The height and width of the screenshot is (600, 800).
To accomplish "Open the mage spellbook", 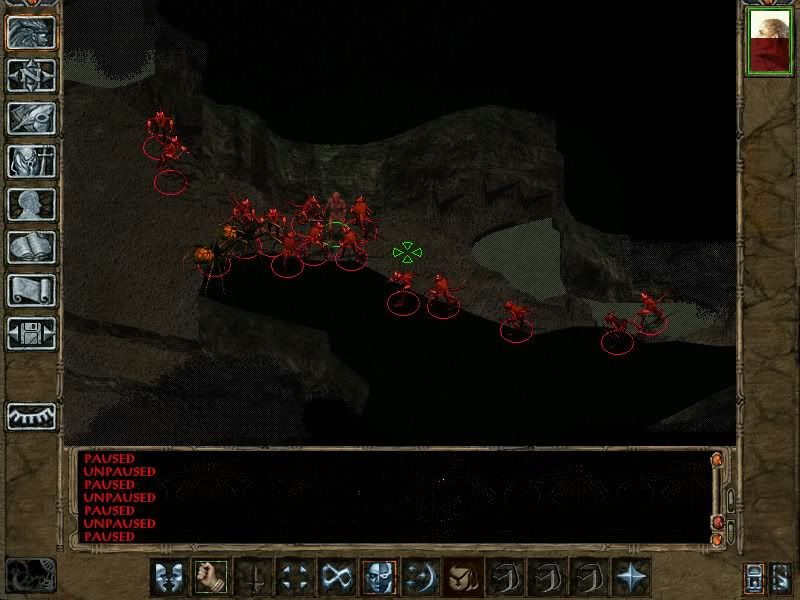I will pos(30,247).
